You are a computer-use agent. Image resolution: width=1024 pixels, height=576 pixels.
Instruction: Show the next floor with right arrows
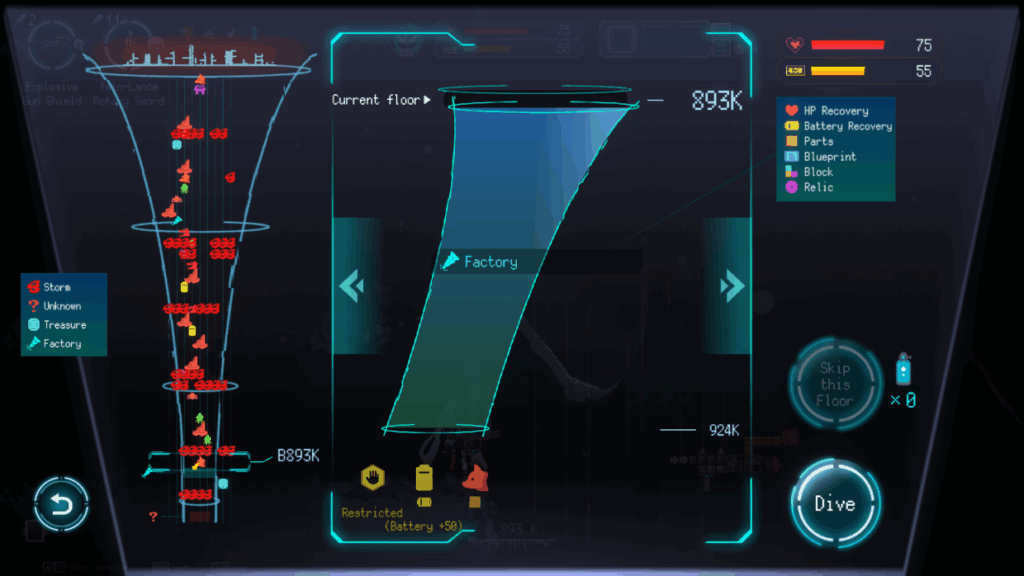point(732,287)
